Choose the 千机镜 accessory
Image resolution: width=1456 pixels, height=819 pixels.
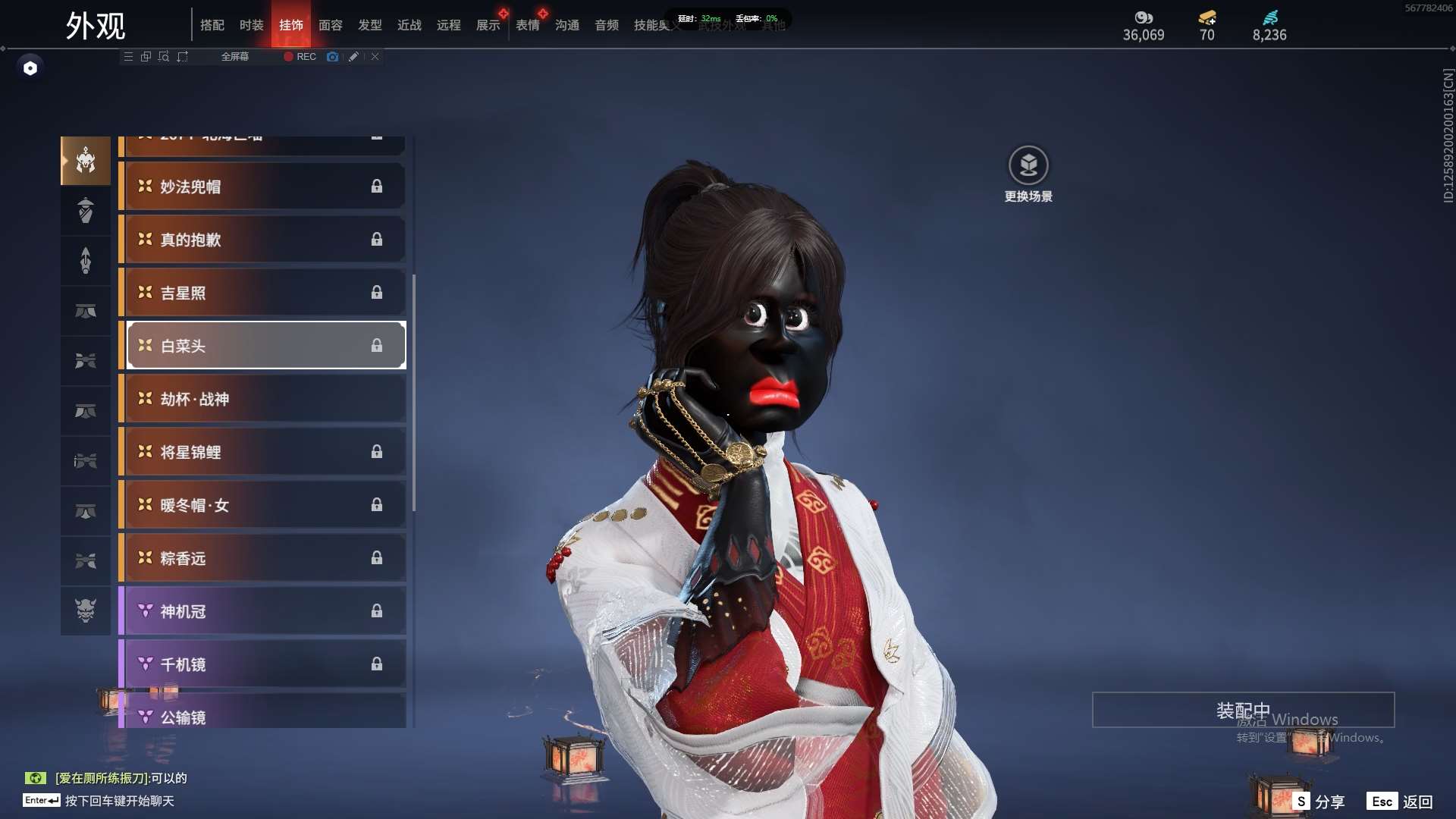pyautogui.click(x=262, y=664)
